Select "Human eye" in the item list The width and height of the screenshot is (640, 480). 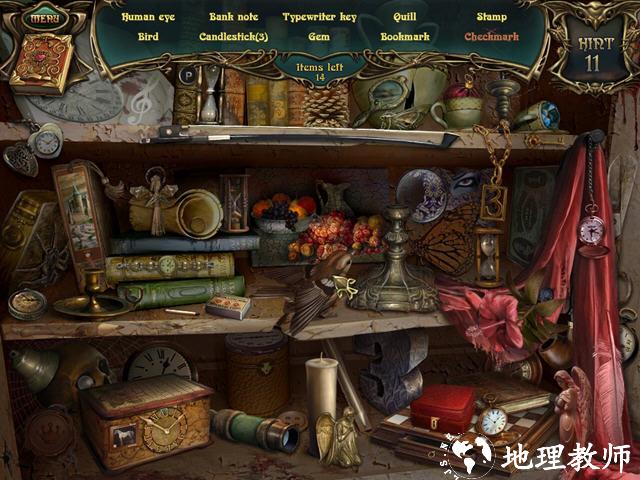tap(148, 17)
